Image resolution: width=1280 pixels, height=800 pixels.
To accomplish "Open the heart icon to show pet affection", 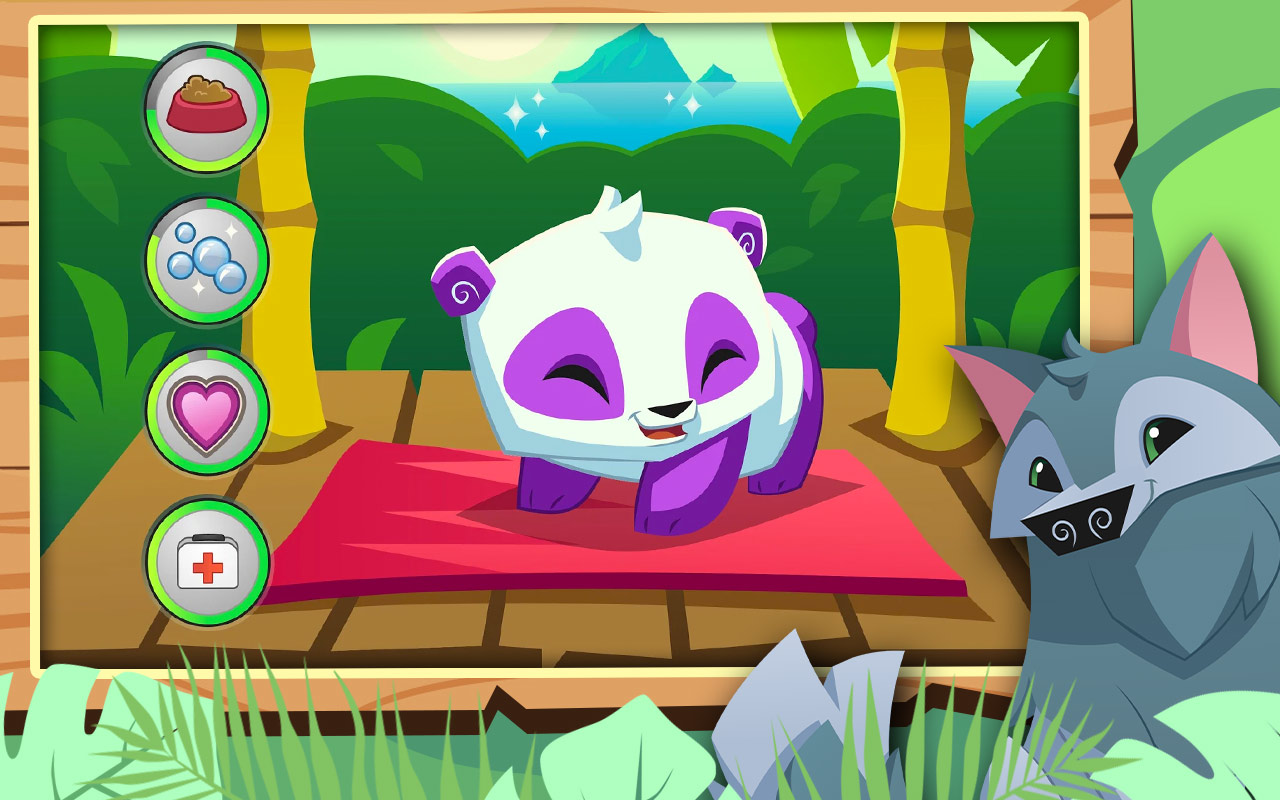I will (205, 411).
